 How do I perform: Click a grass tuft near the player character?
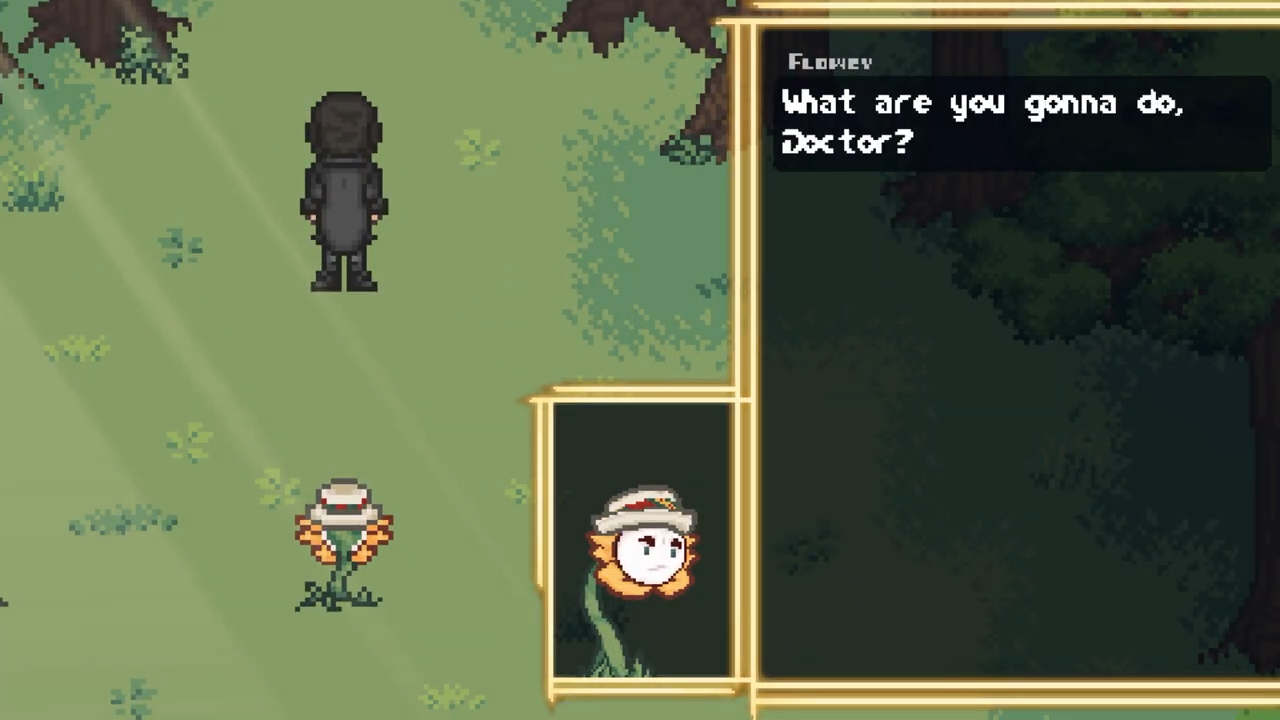[x=470, y=150]
